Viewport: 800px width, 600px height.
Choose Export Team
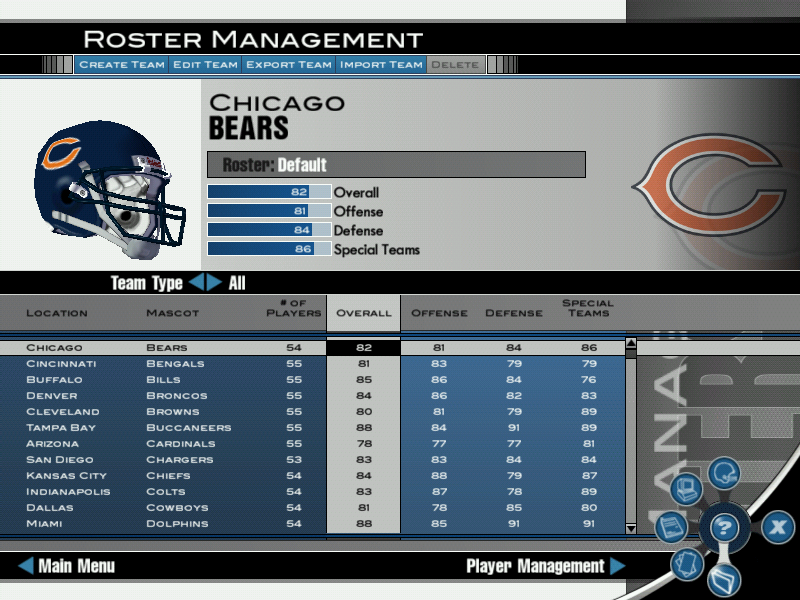[x=288, y=65]
